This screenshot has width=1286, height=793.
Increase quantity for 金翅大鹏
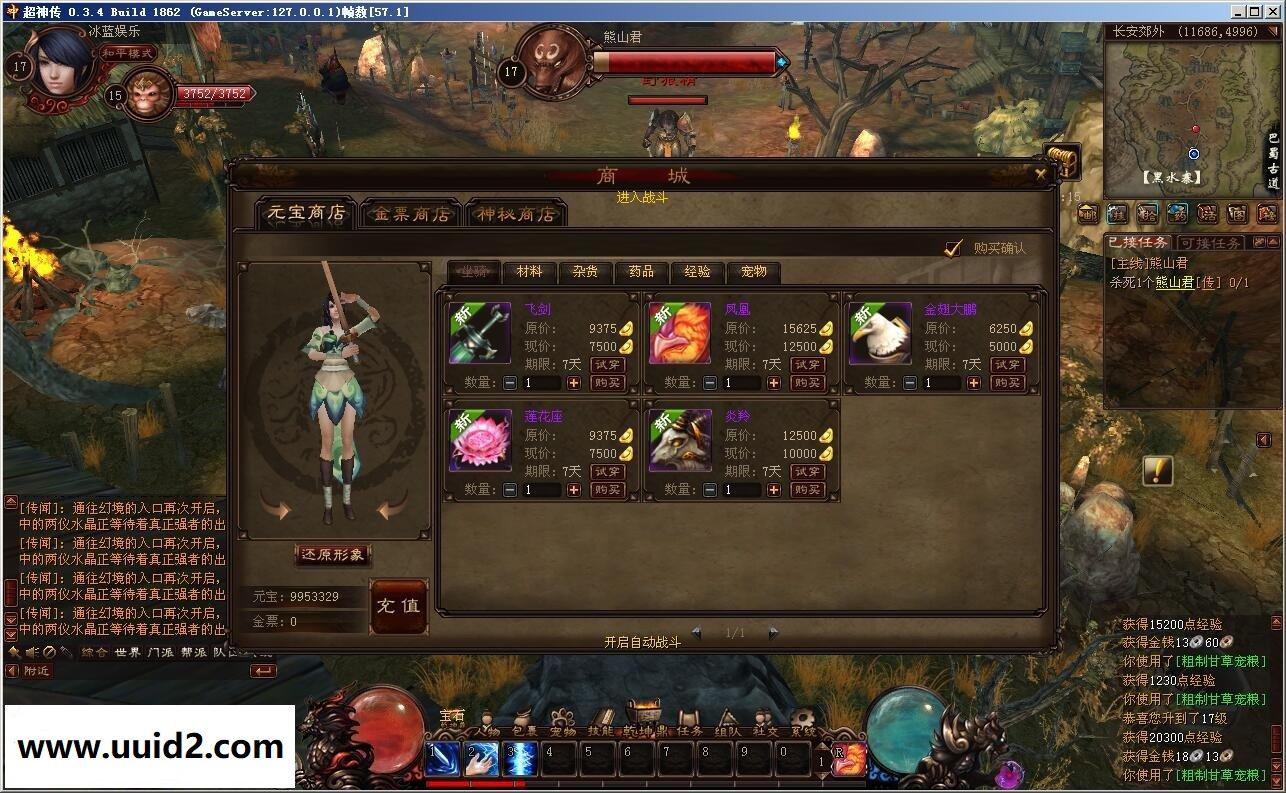[x=974, y=383]
